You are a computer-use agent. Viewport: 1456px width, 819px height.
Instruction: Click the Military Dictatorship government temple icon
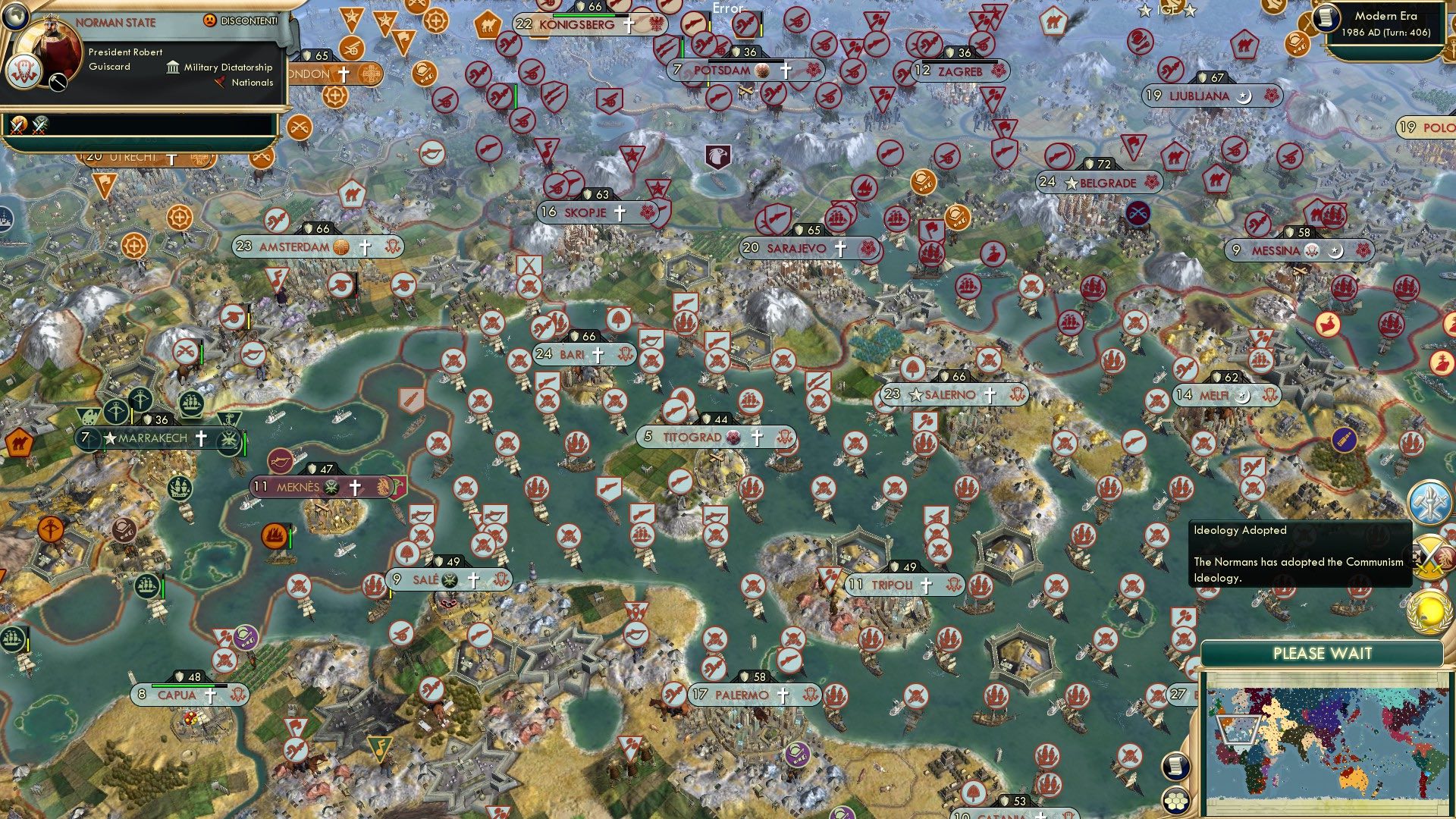174,68
